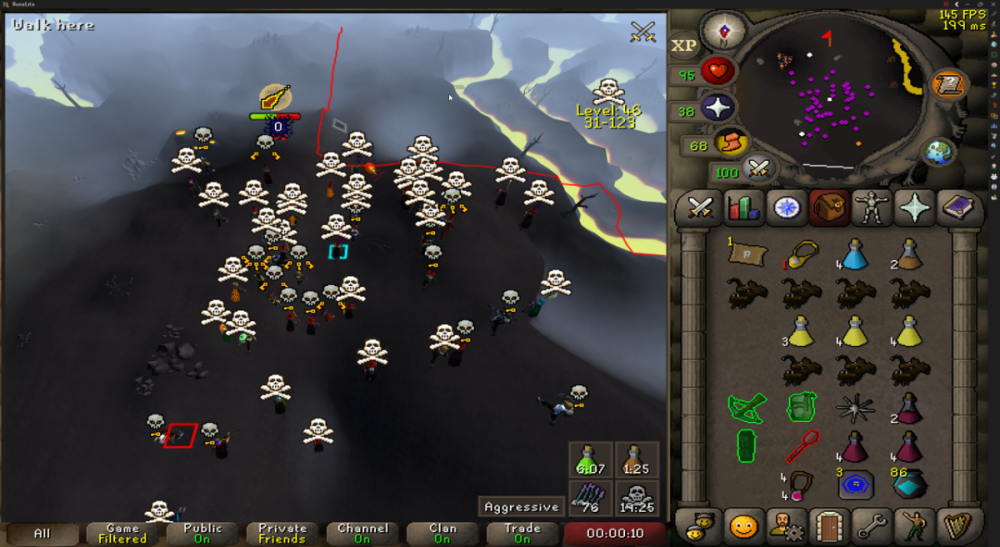Activate quick prayers orb
Image resolution: width=1000 pixels, height=547 pixels.
coord(718,108)
